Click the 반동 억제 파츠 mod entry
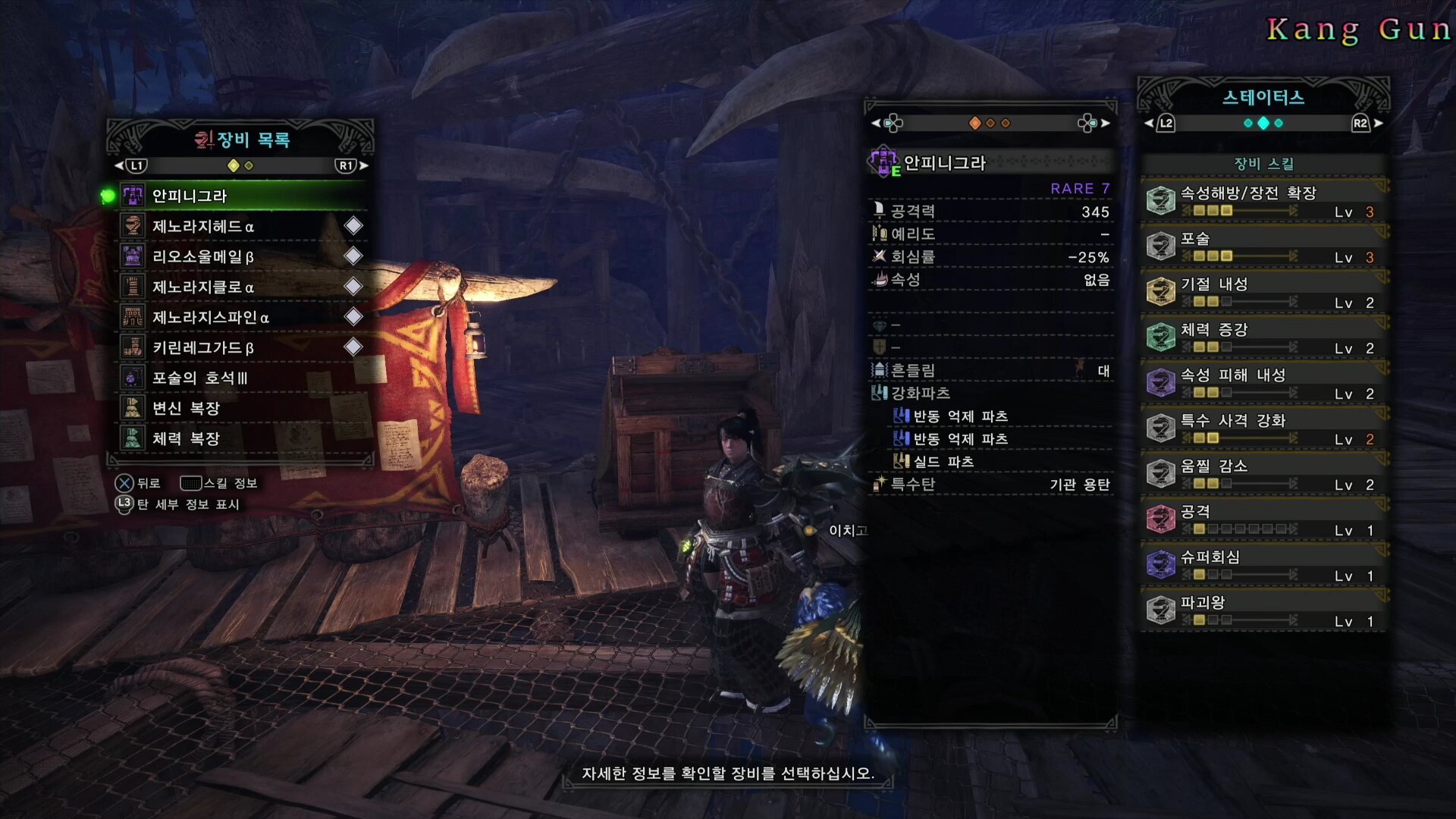Screen dimensions: 1456x819 pos(960,416)
